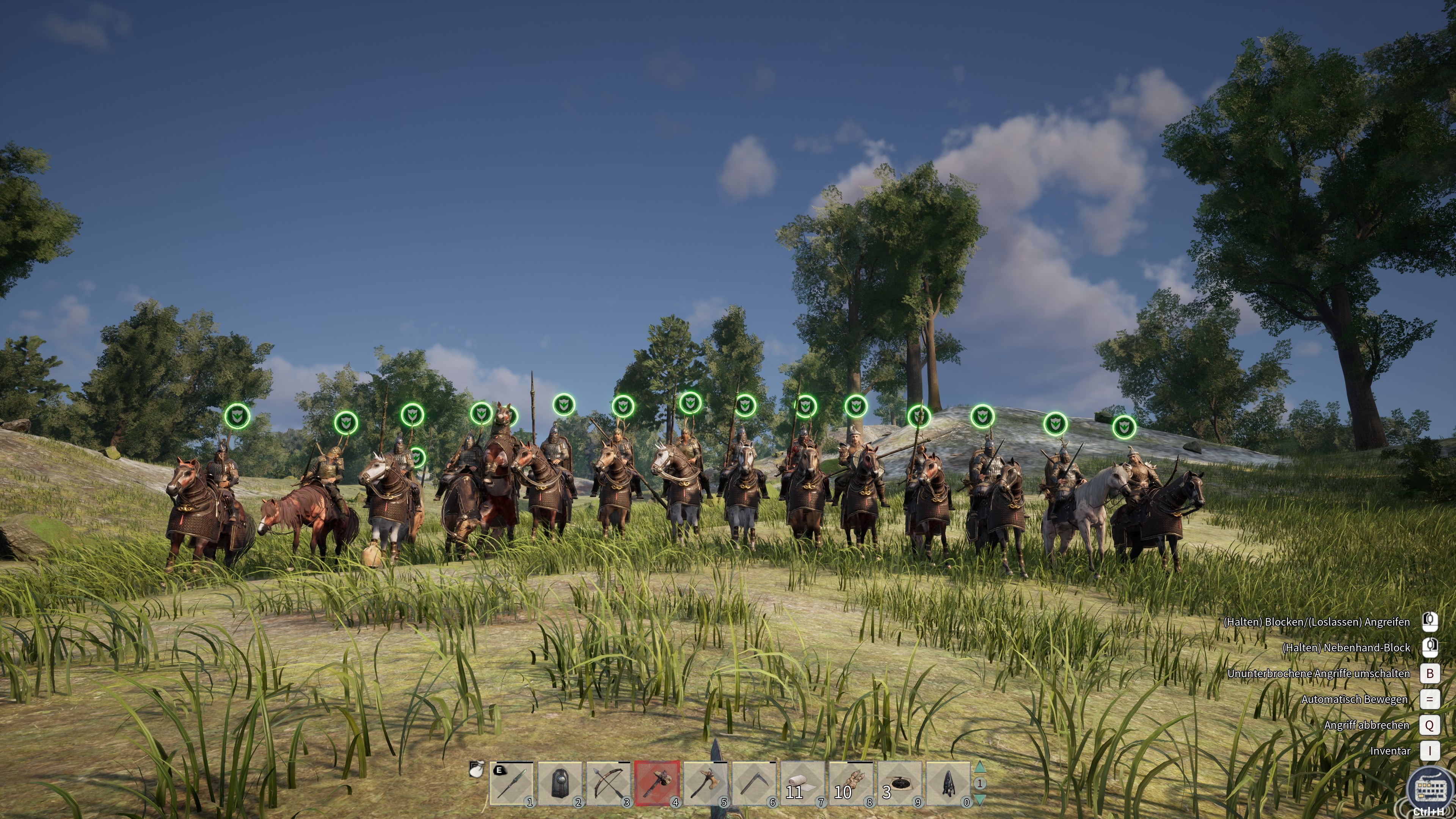Choose the slot 9 item with count 3
Screen dimensions: 1456x819
(x=900, y=783)
